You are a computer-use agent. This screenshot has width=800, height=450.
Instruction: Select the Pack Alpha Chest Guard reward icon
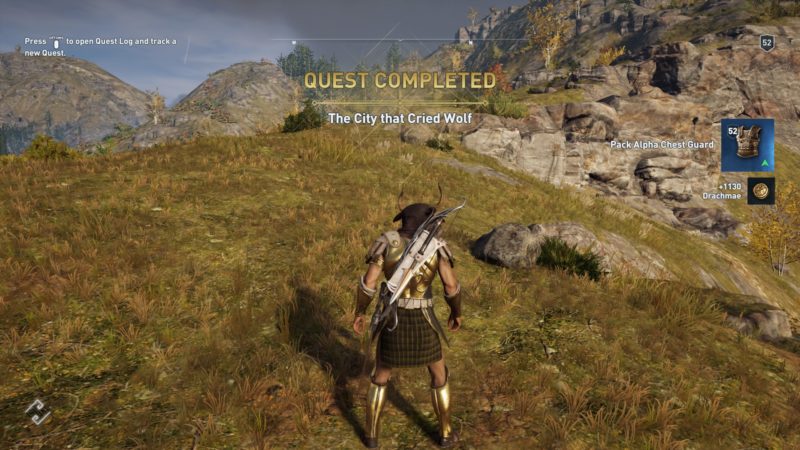(x=747, y=146)
